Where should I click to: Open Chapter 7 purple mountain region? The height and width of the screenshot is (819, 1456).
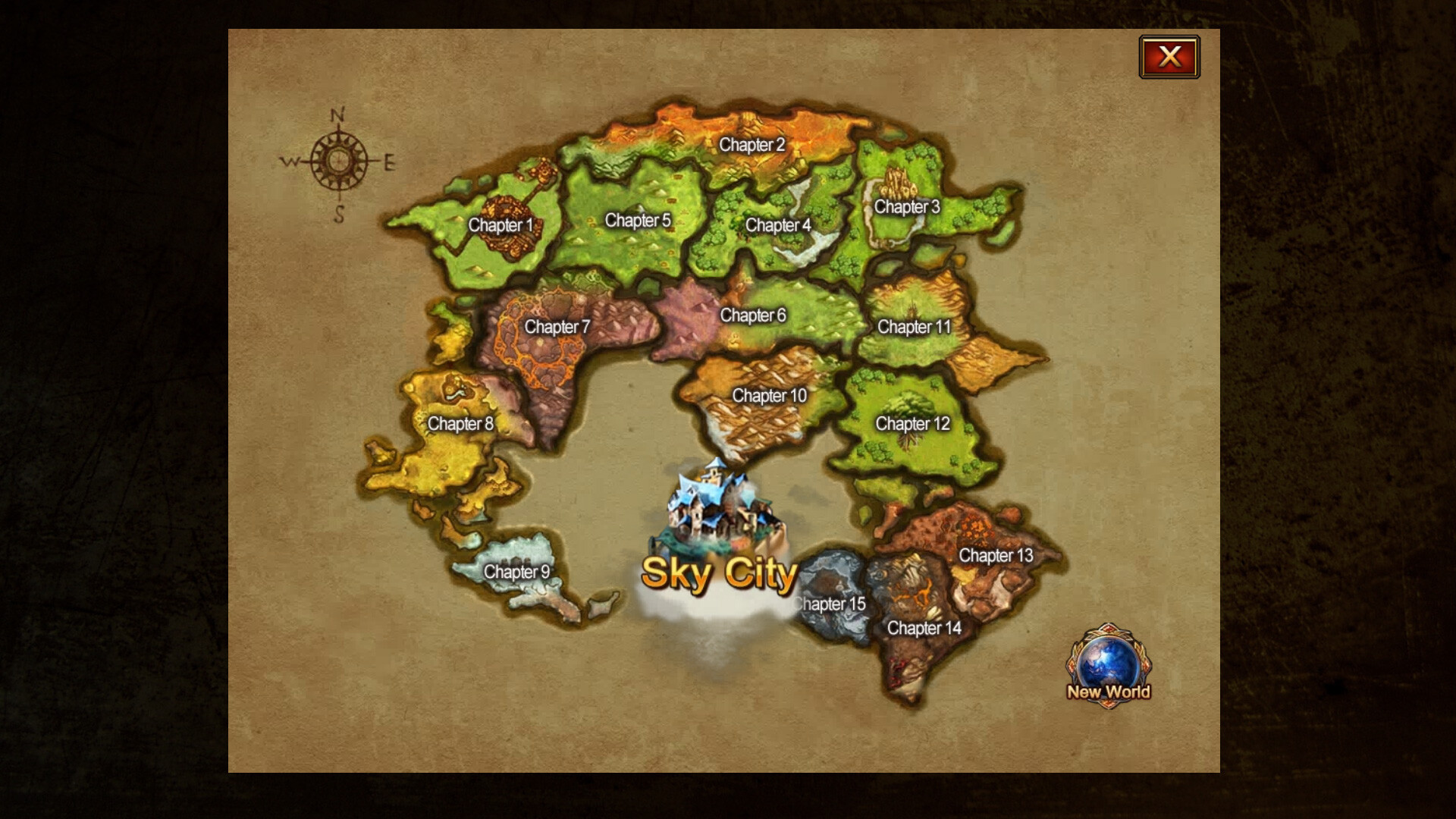559,328
